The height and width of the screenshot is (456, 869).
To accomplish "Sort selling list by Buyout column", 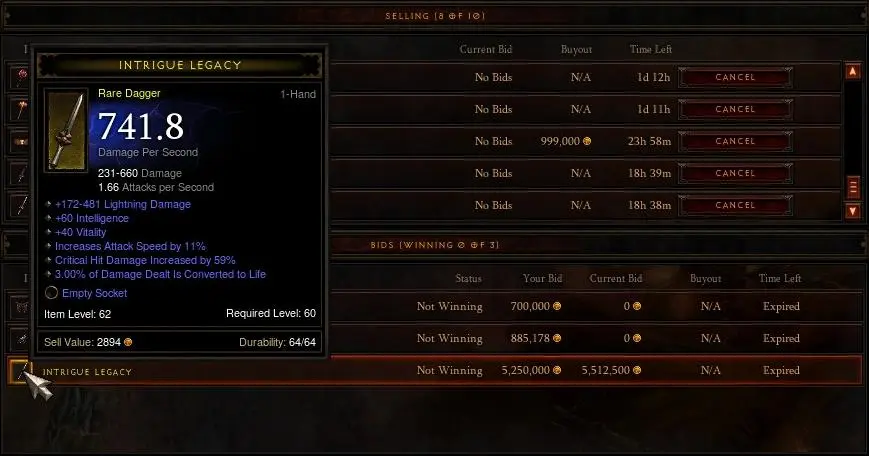I will [576, 49].
